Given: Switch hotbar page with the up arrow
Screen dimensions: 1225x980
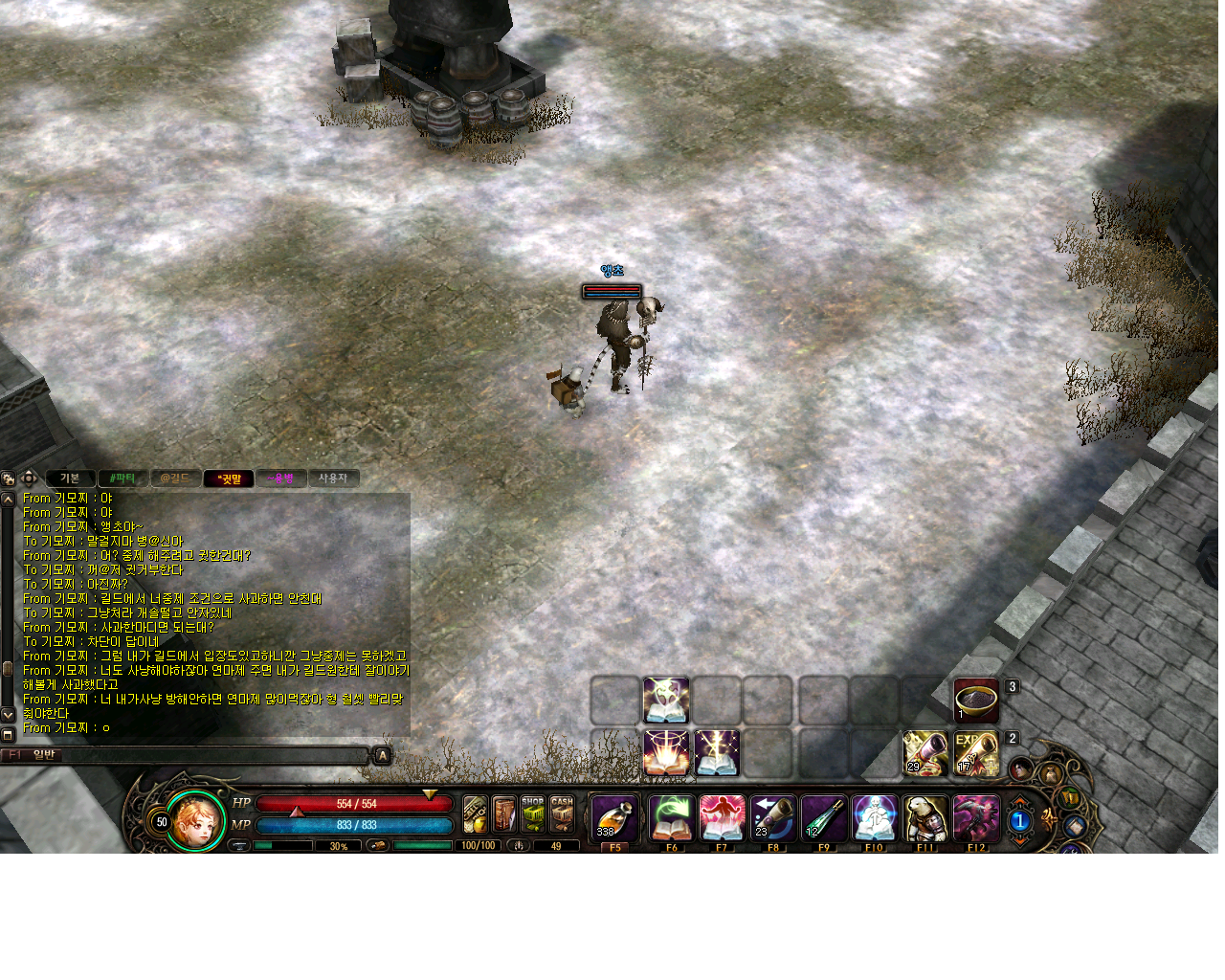Looking at the screenshot, I should pos(1020,801).
